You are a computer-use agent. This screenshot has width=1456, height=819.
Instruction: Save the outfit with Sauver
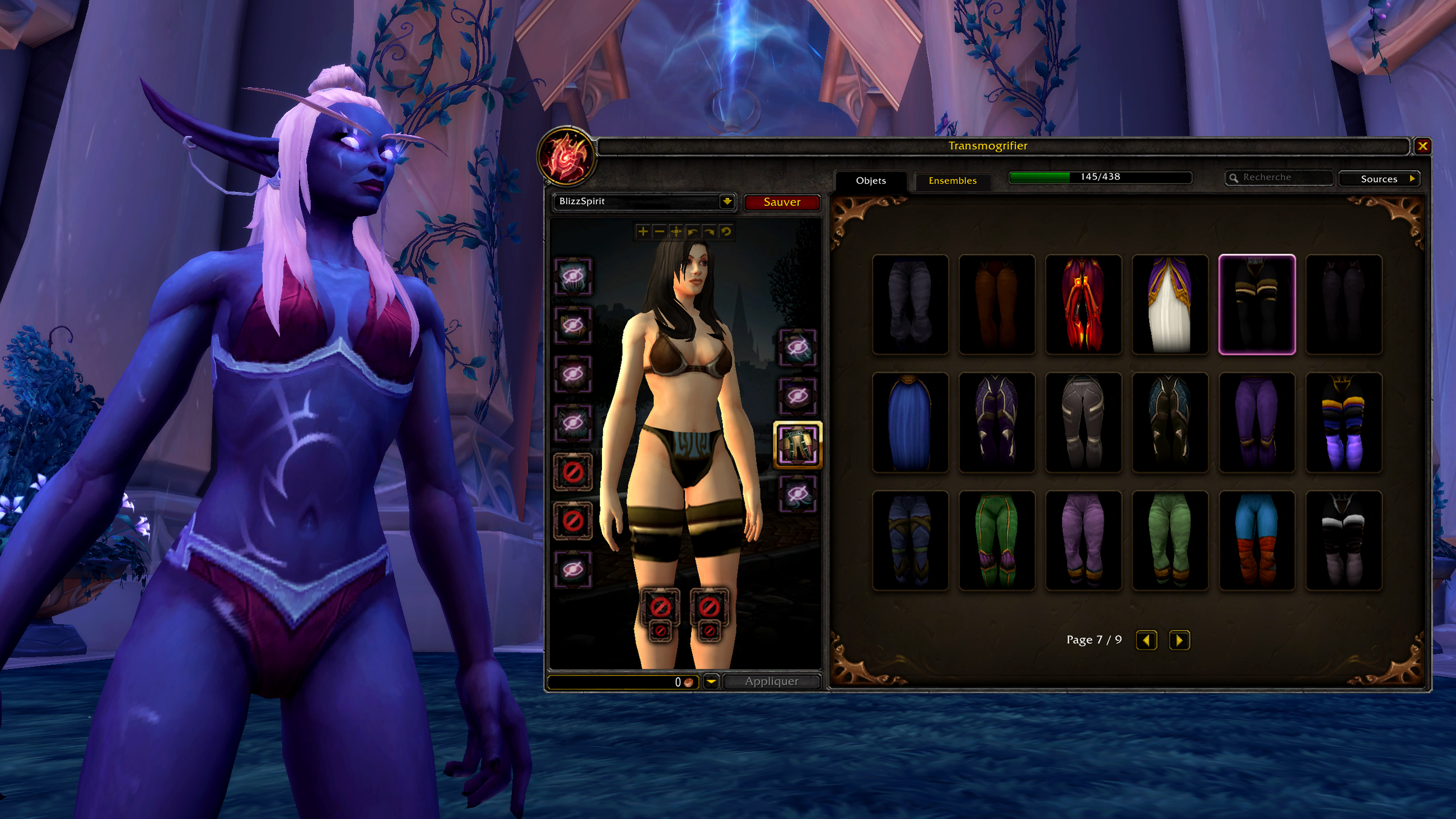781,202
